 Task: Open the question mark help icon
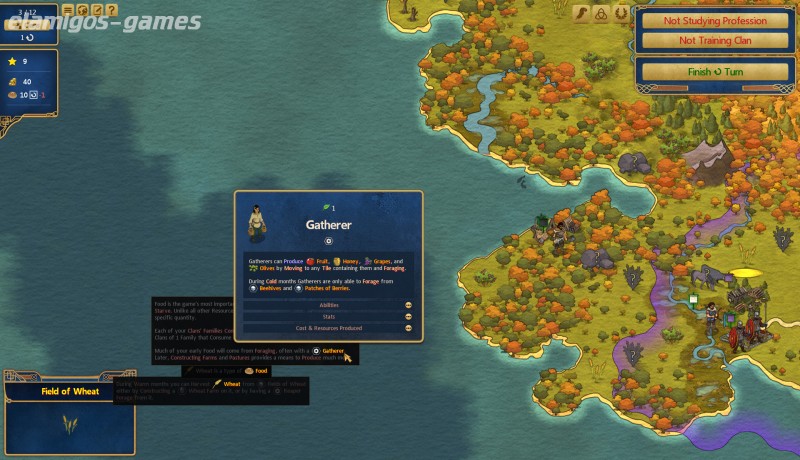click(x=110, y=9)
